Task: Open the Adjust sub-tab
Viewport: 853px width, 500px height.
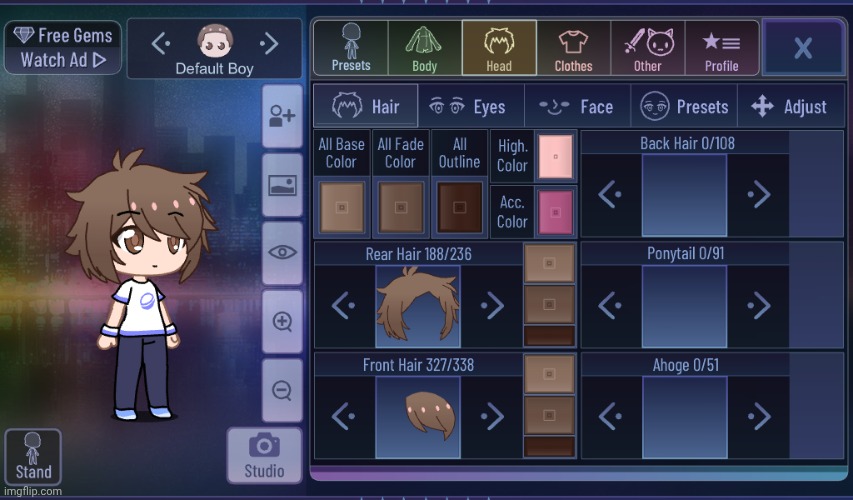Action: pyautogui.click(x=789, y=106)
